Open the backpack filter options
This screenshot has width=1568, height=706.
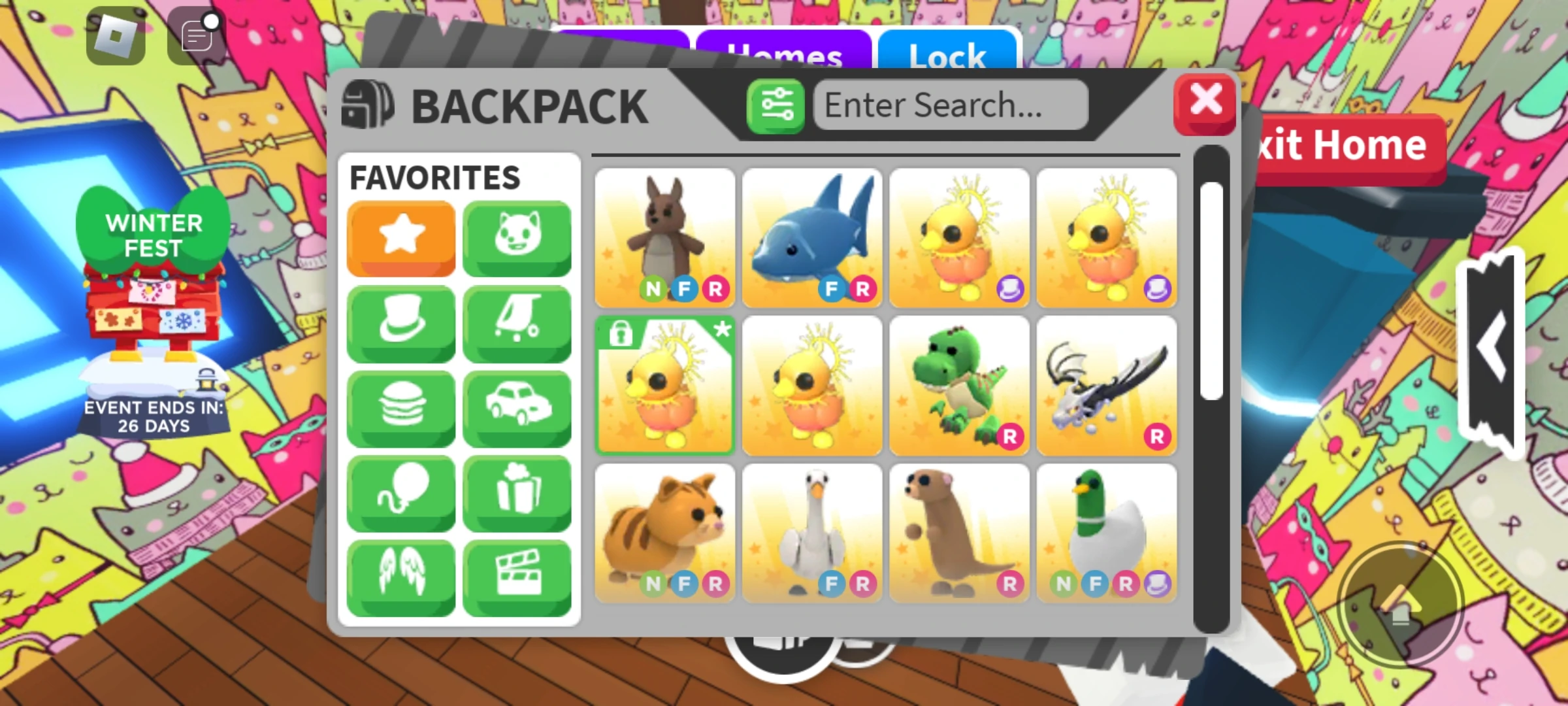(775, 104)
